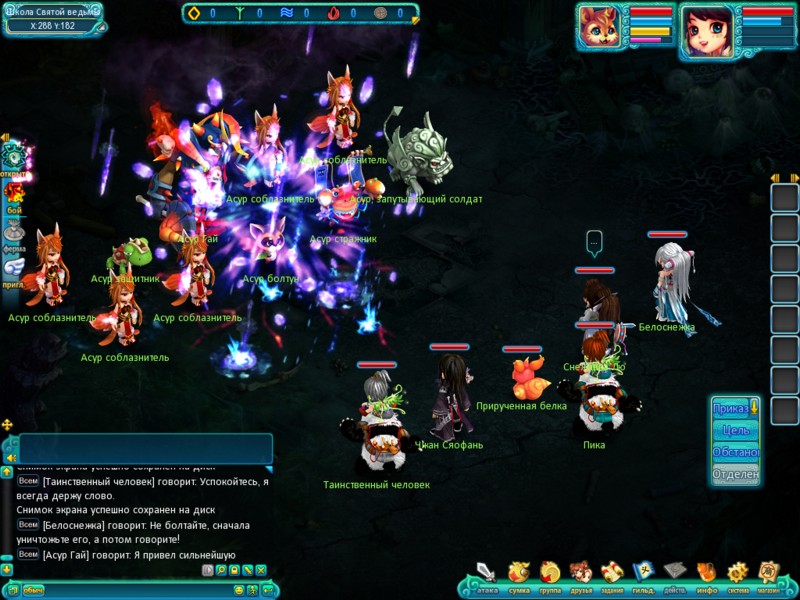The width and height of the screenshot is (800, 600).
Task: Open the ферма farm icon
Action: [14, 232]
